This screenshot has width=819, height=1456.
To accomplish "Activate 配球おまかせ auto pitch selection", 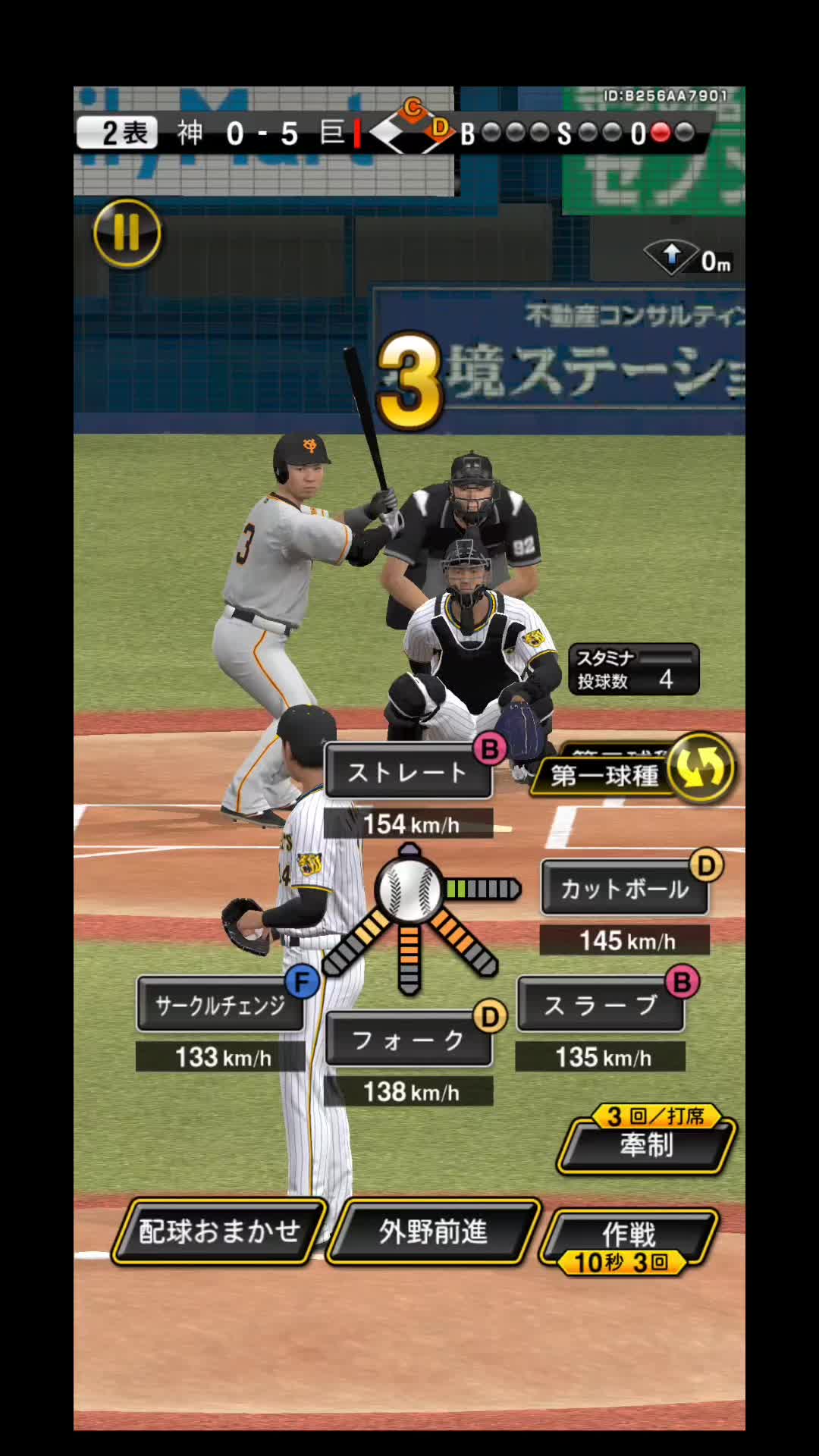I will (219, 1232).
